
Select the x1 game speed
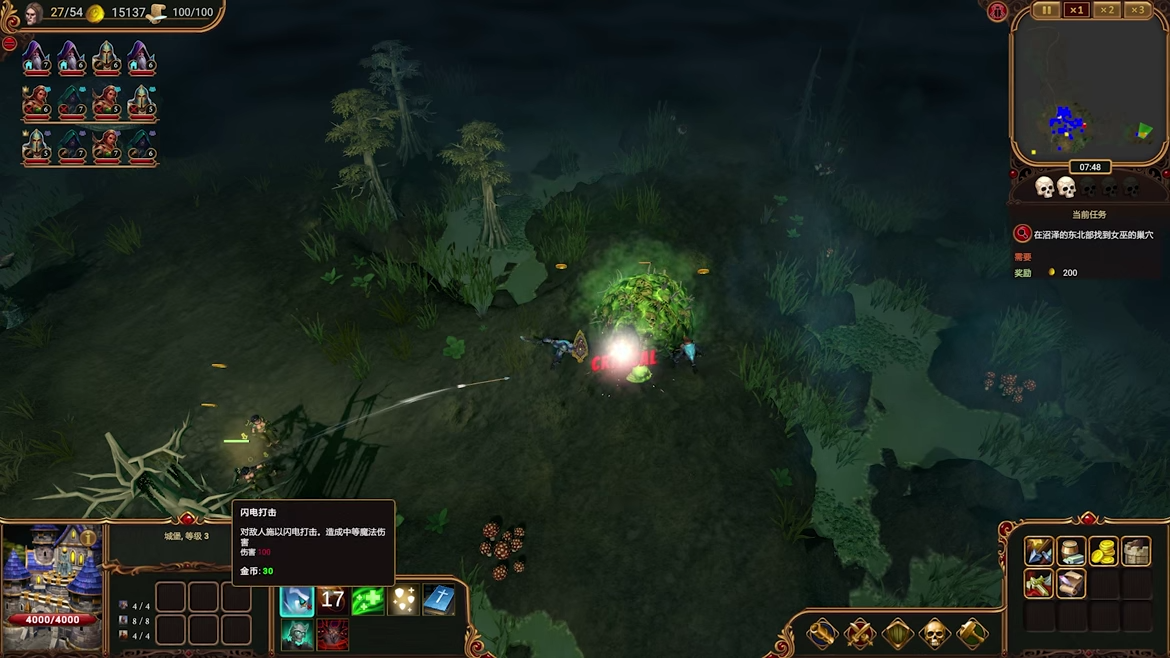1076,10
